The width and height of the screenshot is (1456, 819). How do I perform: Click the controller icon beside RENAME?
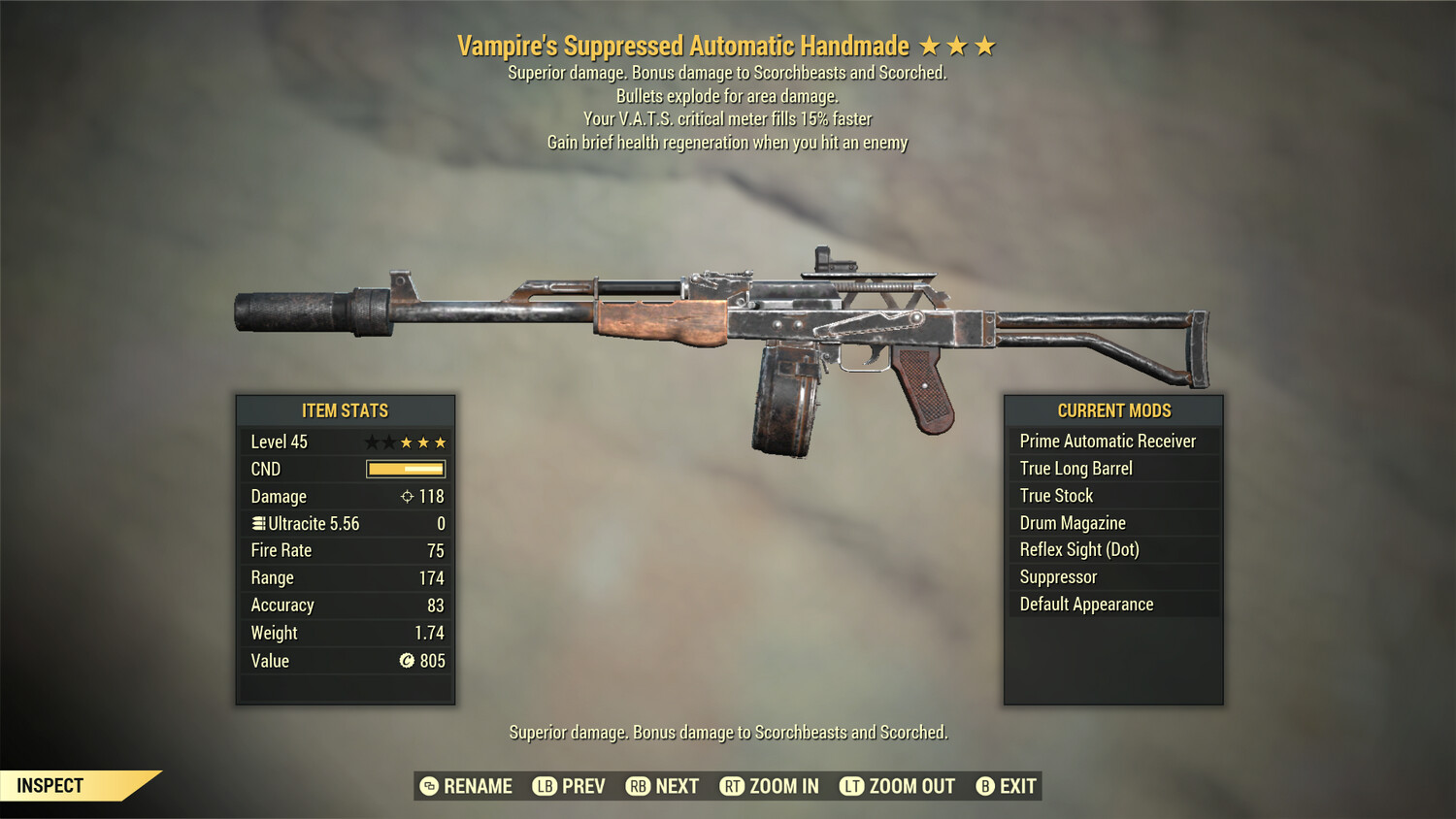click(x=427, y=786)
